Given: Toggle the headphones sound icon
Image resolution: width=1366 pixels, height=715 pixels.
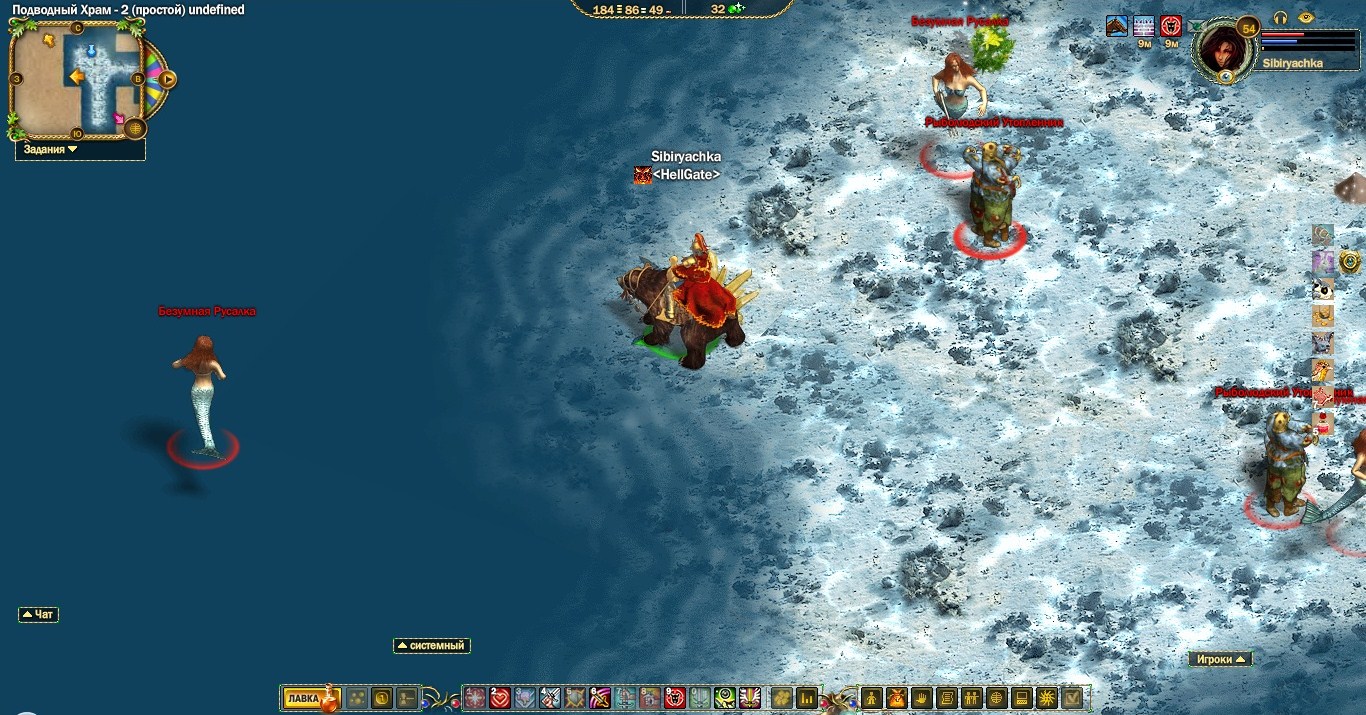Looking at the screenshot, I should [x=1281, y=18].
